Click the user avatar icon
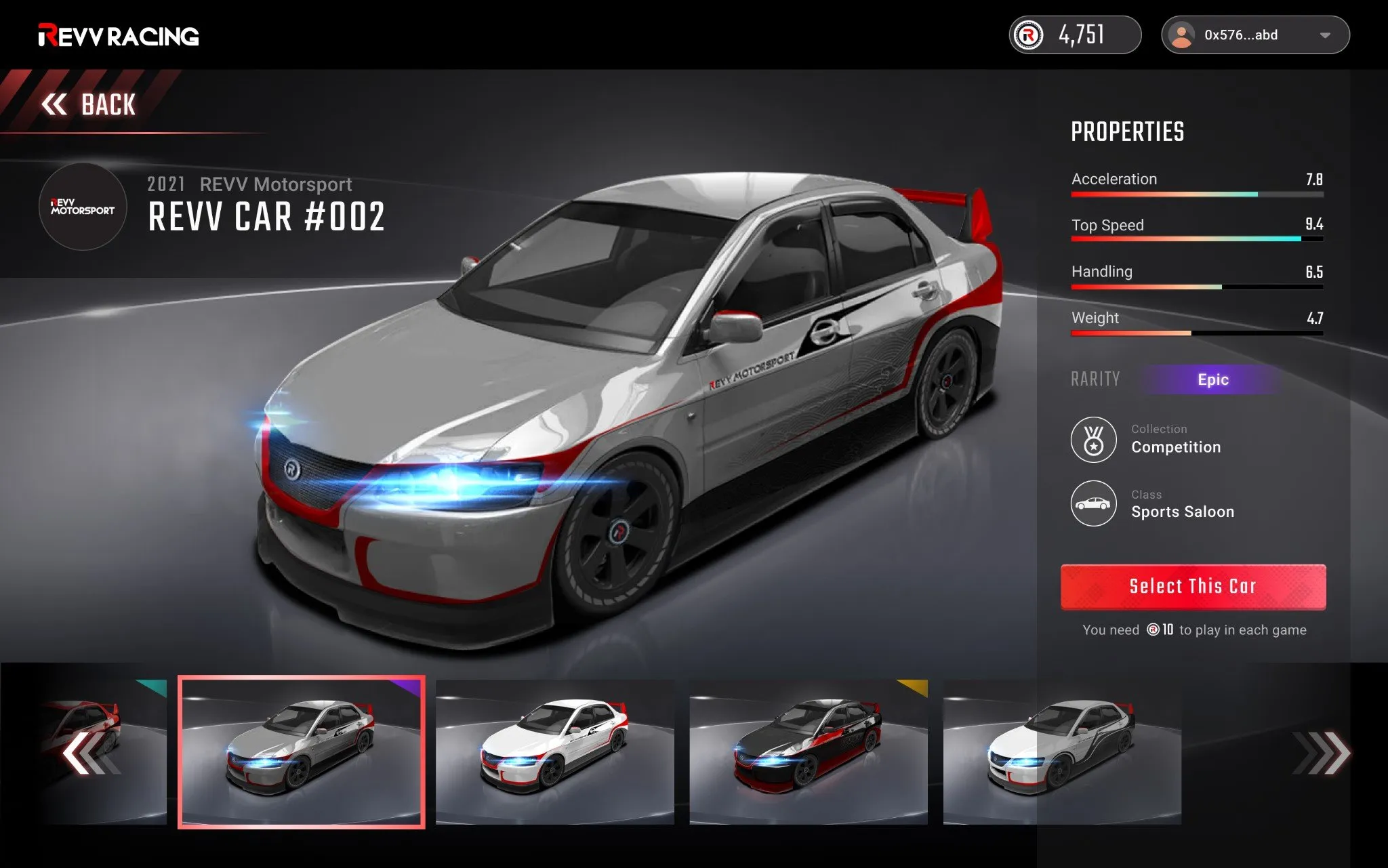Screen dimensions: 1388x868 [1183, 35]
